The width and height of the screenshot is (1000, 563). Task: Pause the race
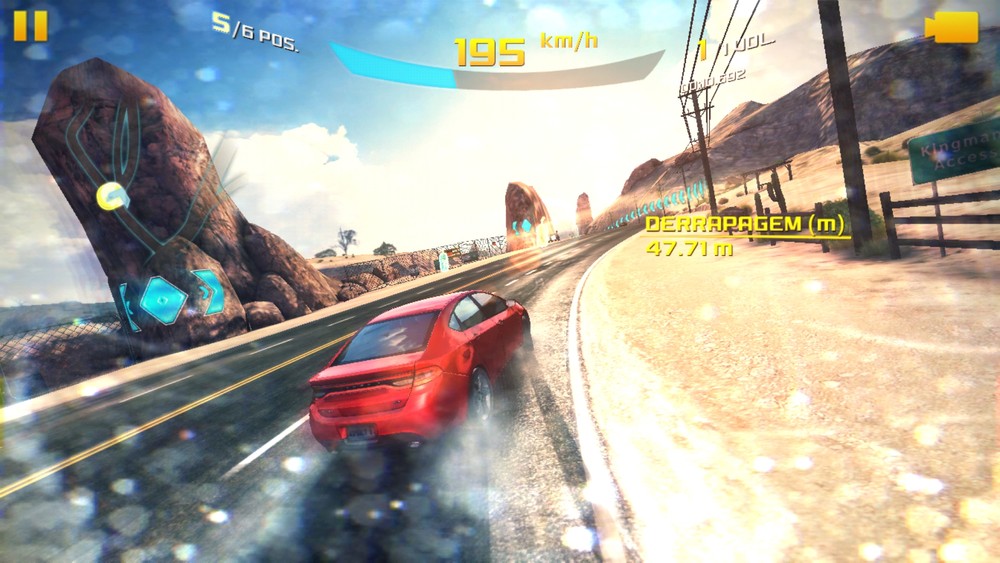pos(30,26)
